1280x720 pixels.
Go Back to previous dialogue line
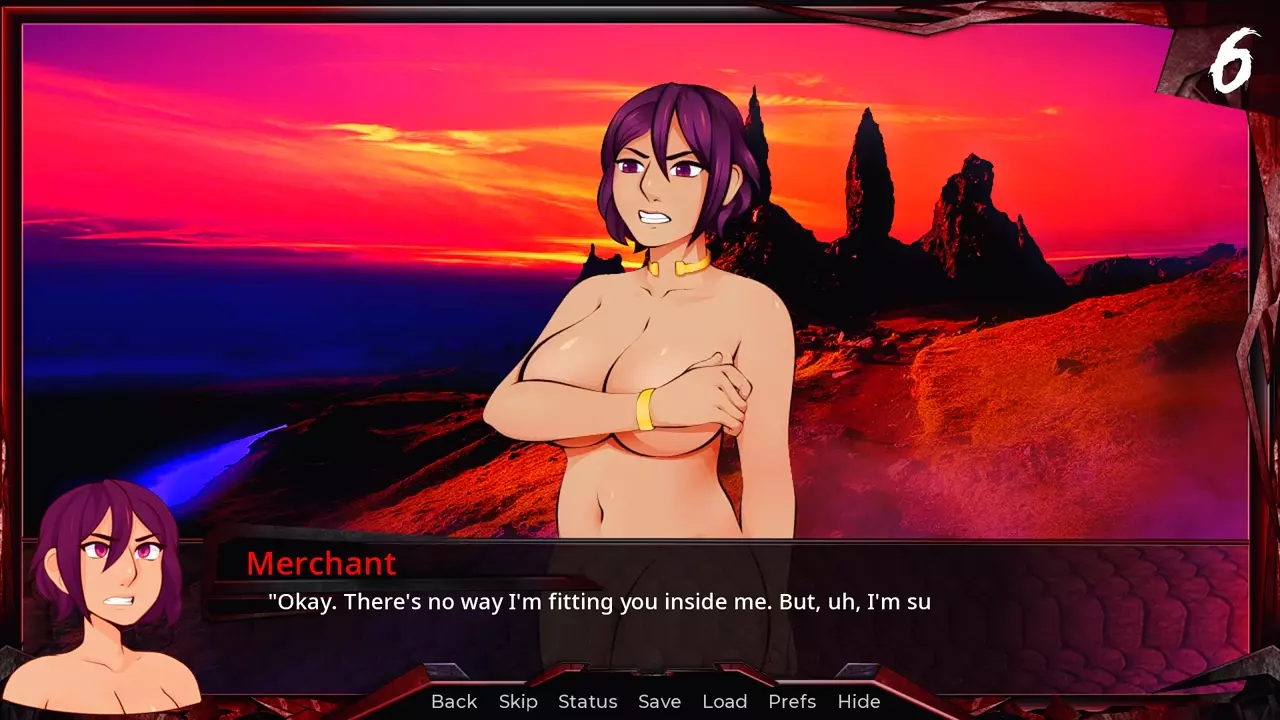454,702
